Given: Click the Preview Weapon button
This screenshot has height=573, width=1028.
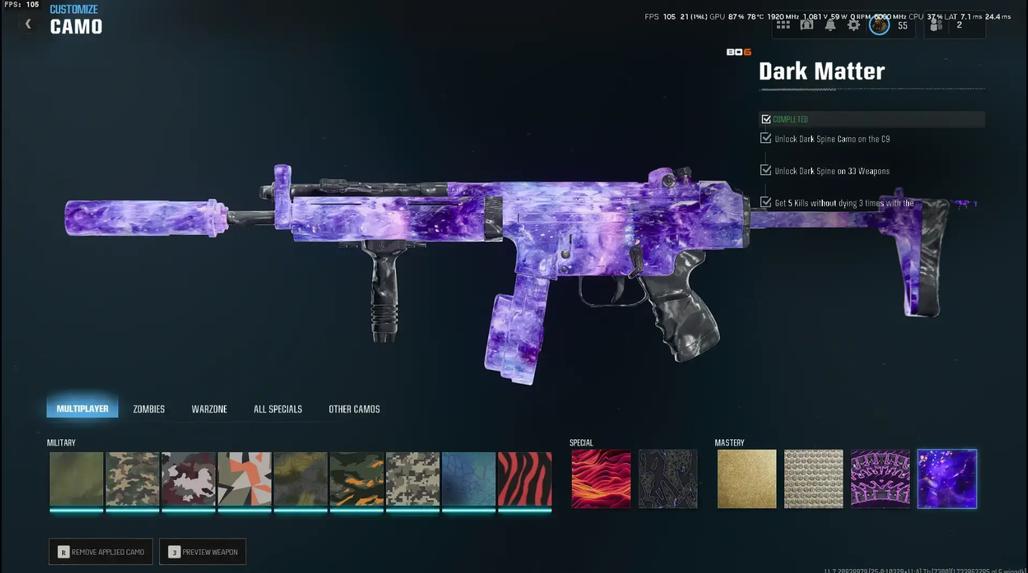Looking at the screenshot, I should pyautogui.click(x=203, y=552).
